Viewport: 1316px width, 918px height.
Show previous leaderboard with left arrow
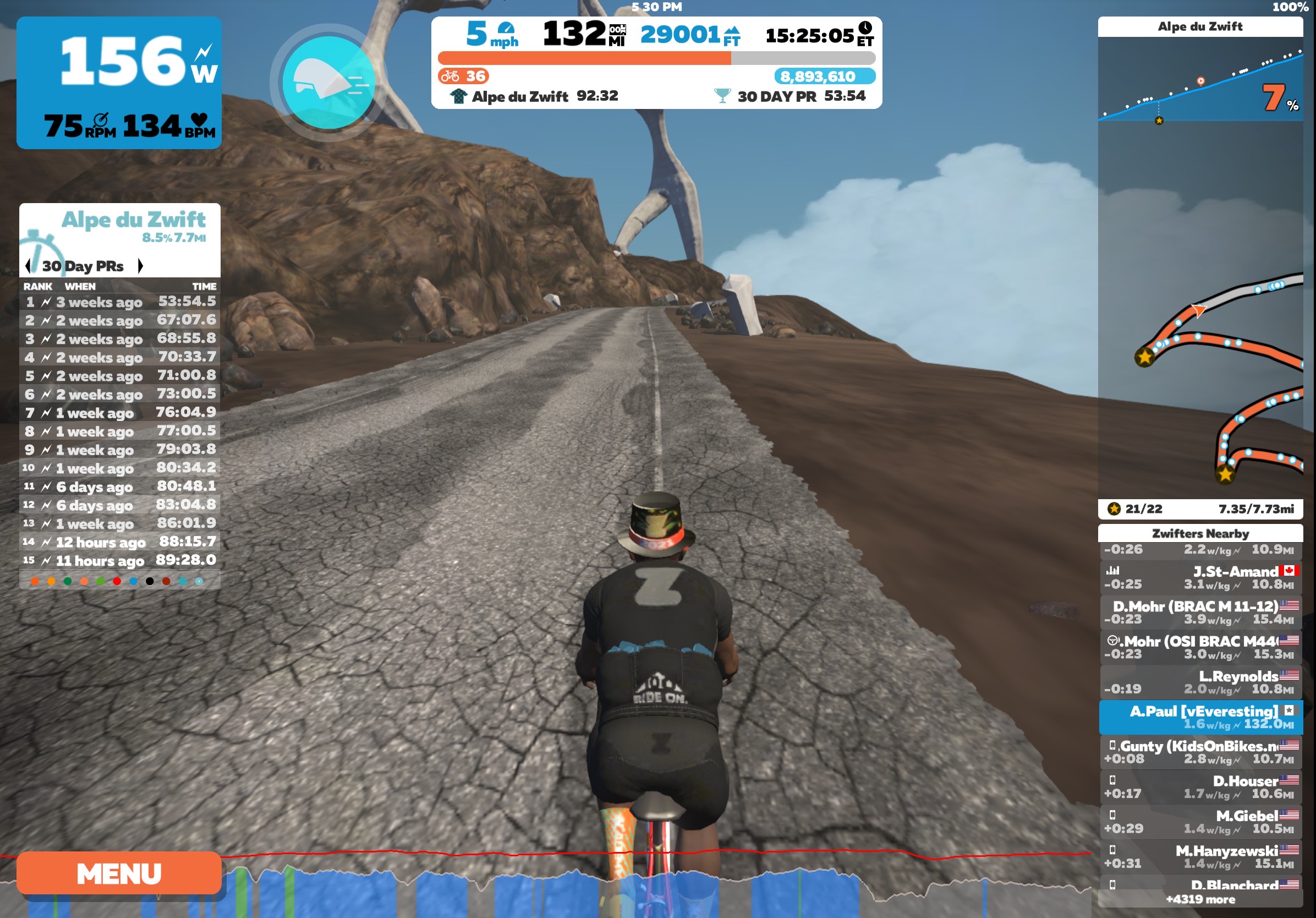[x=28, y=265]
